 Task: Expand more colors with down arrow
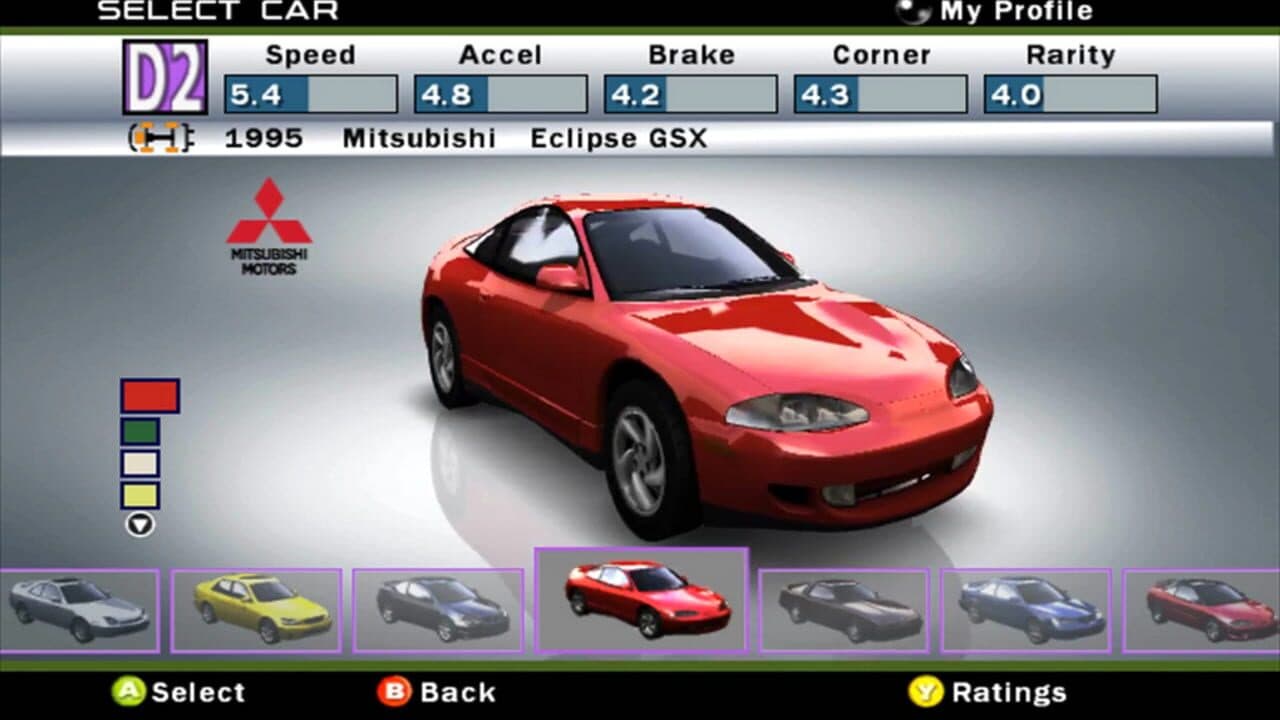click(140, 522)
